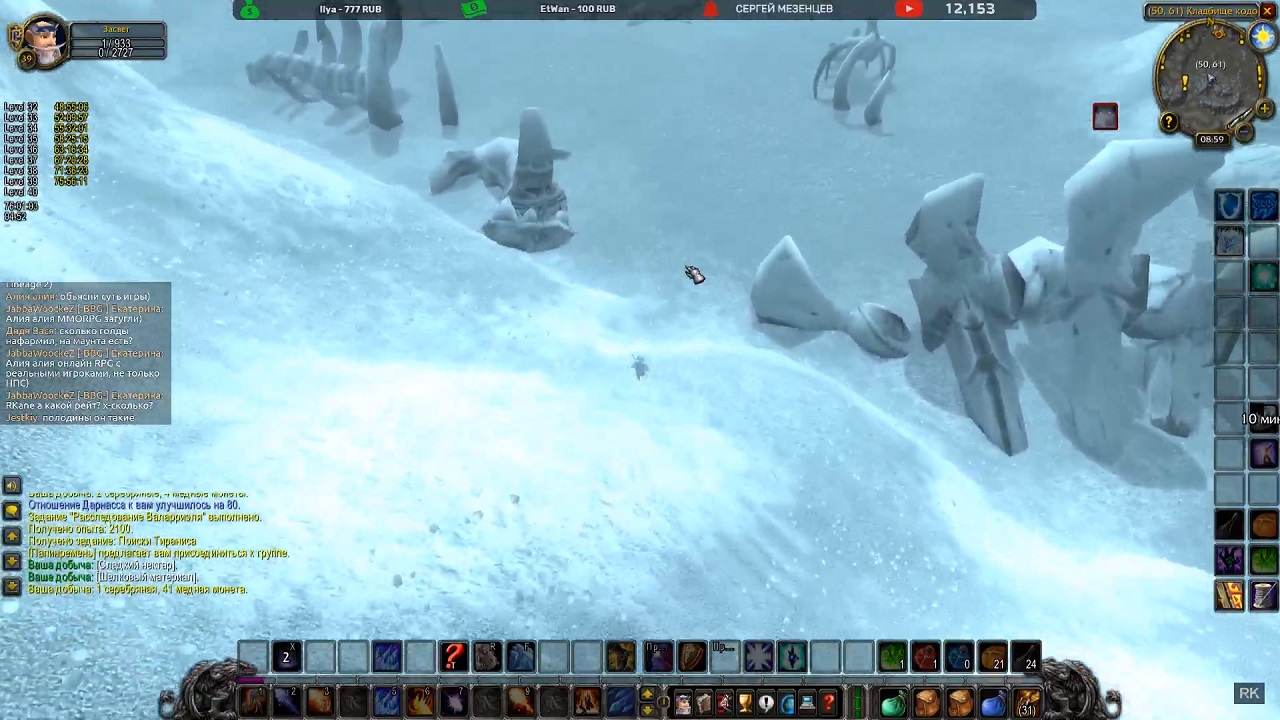The image size is (1280, 720).
Task: Open the red question mark help button
Action: click(828, 704)
